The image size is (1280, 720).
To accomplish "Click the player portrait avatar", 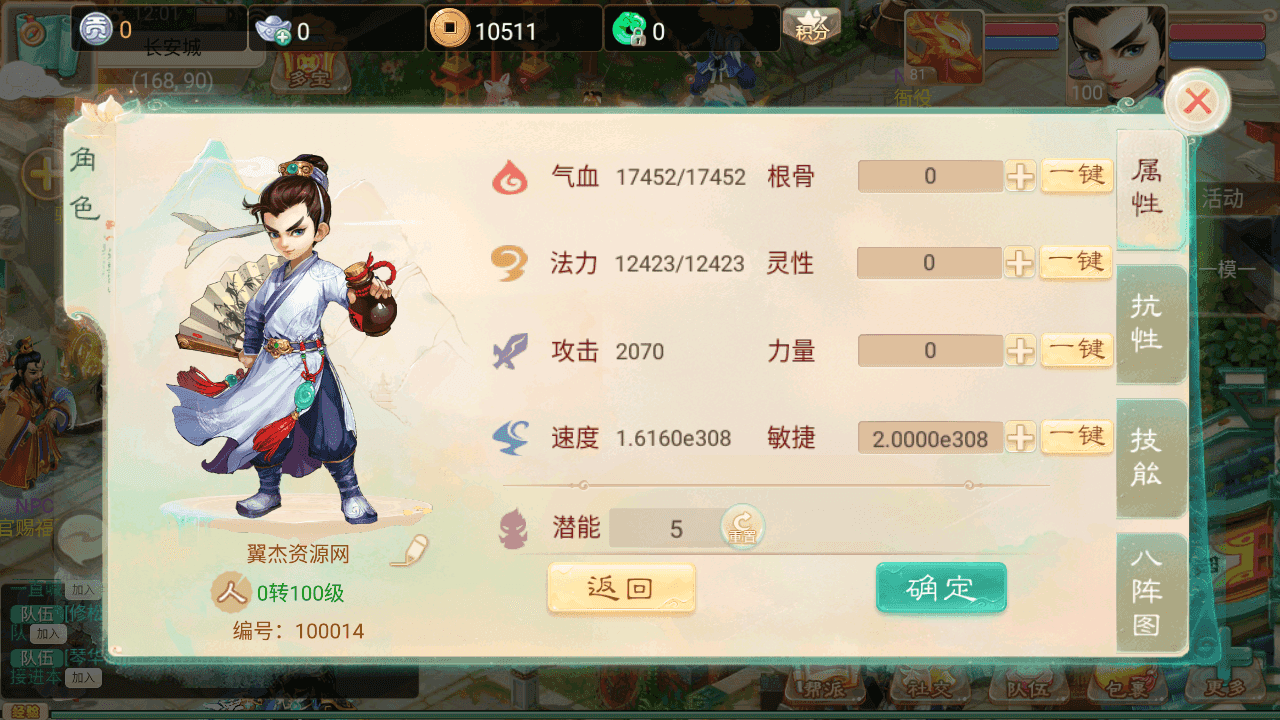I will 1116,52.
